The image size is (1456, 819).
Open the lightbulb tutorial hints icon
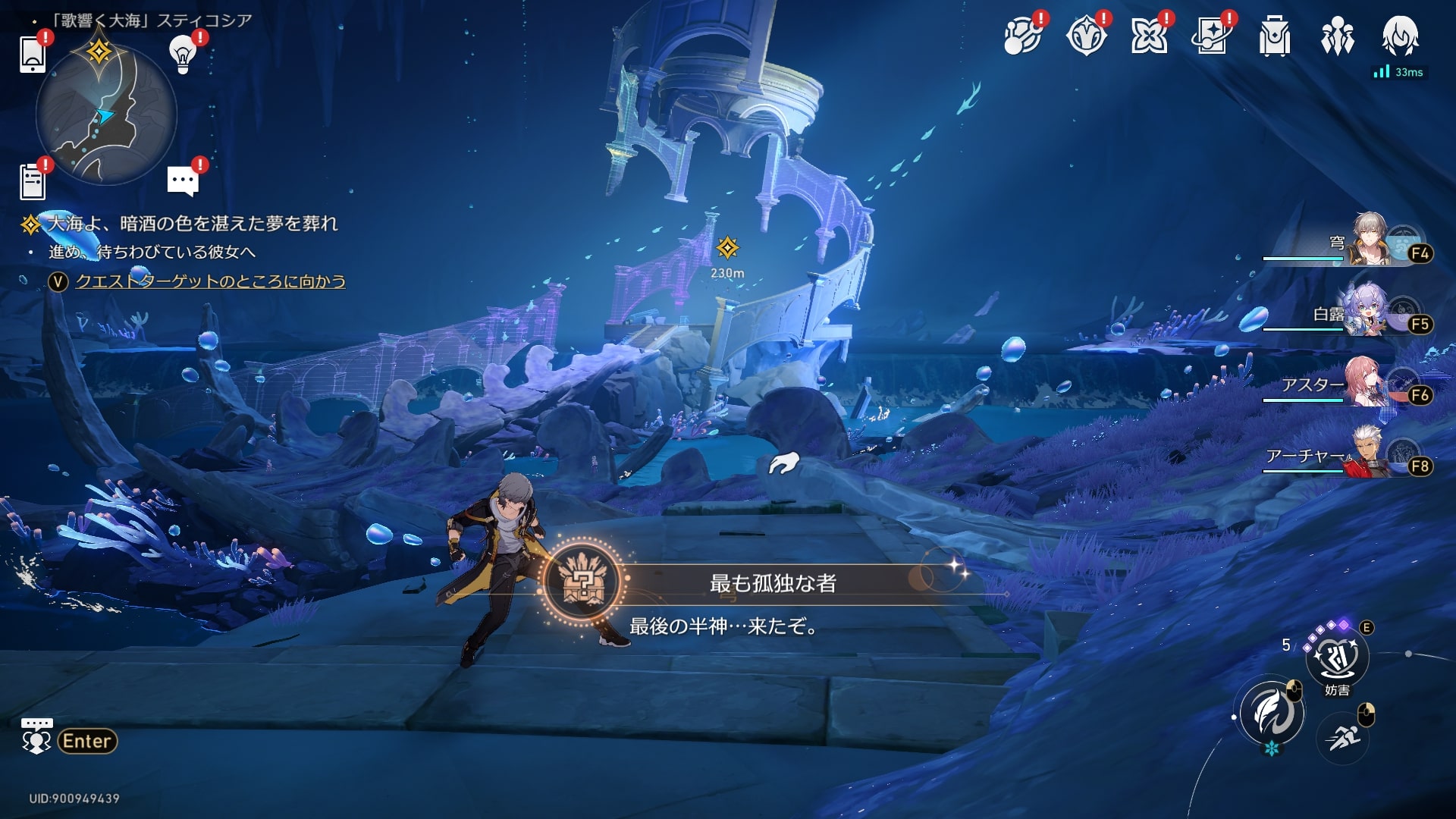(x=182, y=54)
